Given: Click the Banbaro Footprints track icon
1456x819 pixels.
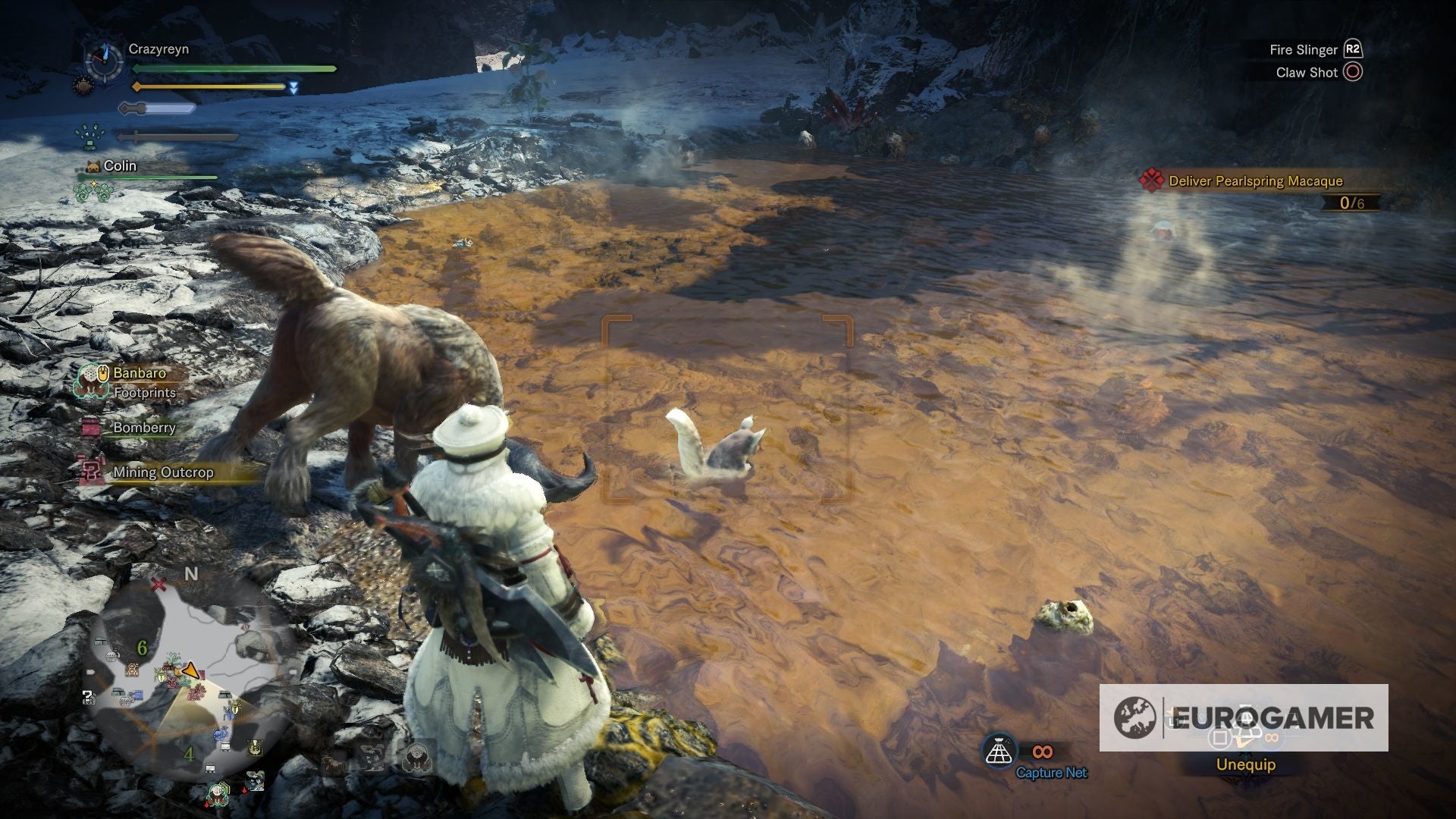Looking at the screenshot, I should 91,381.
